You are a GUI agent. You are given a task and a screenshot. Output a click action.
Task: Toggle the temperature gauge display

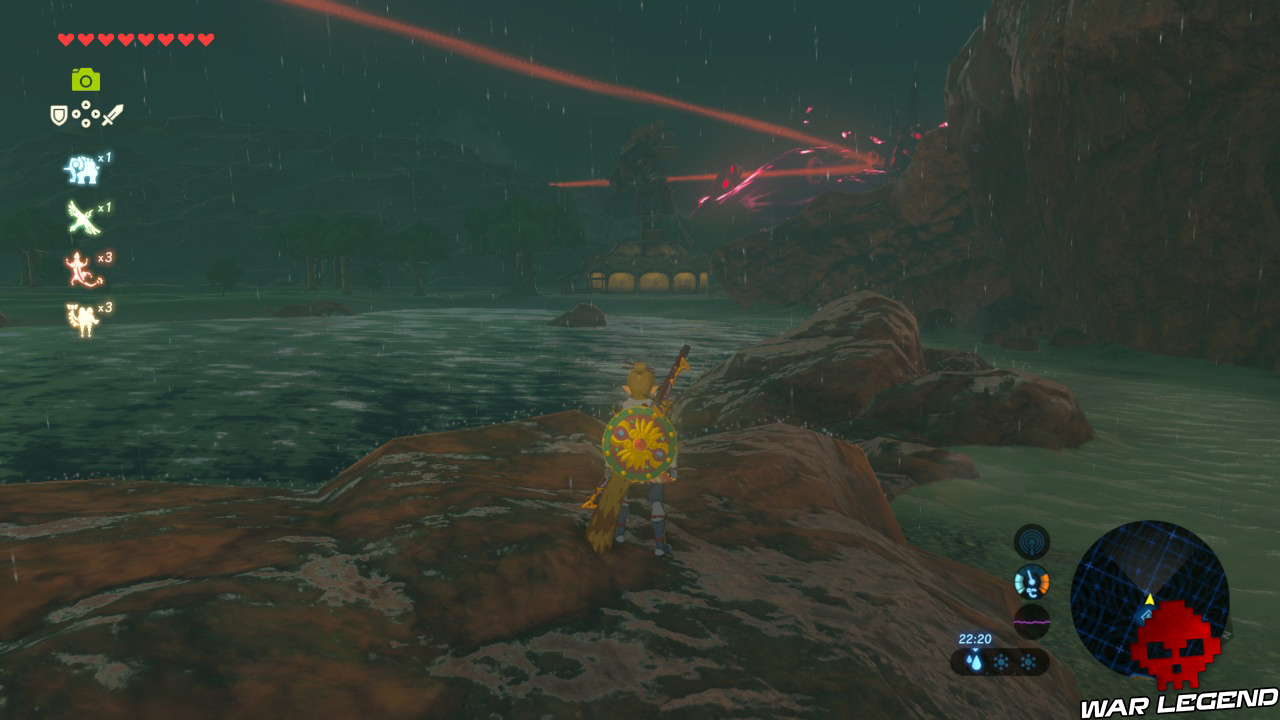tap(1033, 582)
